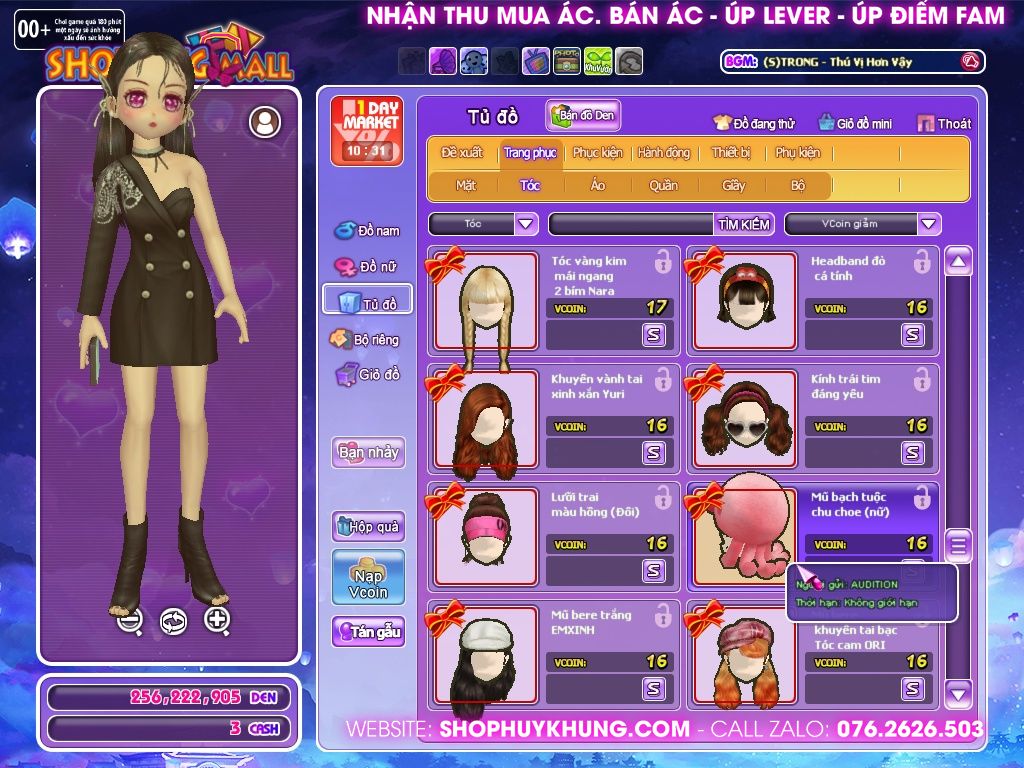This screenshot has height=768, width=1024.
Task: Click the Nạp Vcoin button
Action: (x=368, y=577)
